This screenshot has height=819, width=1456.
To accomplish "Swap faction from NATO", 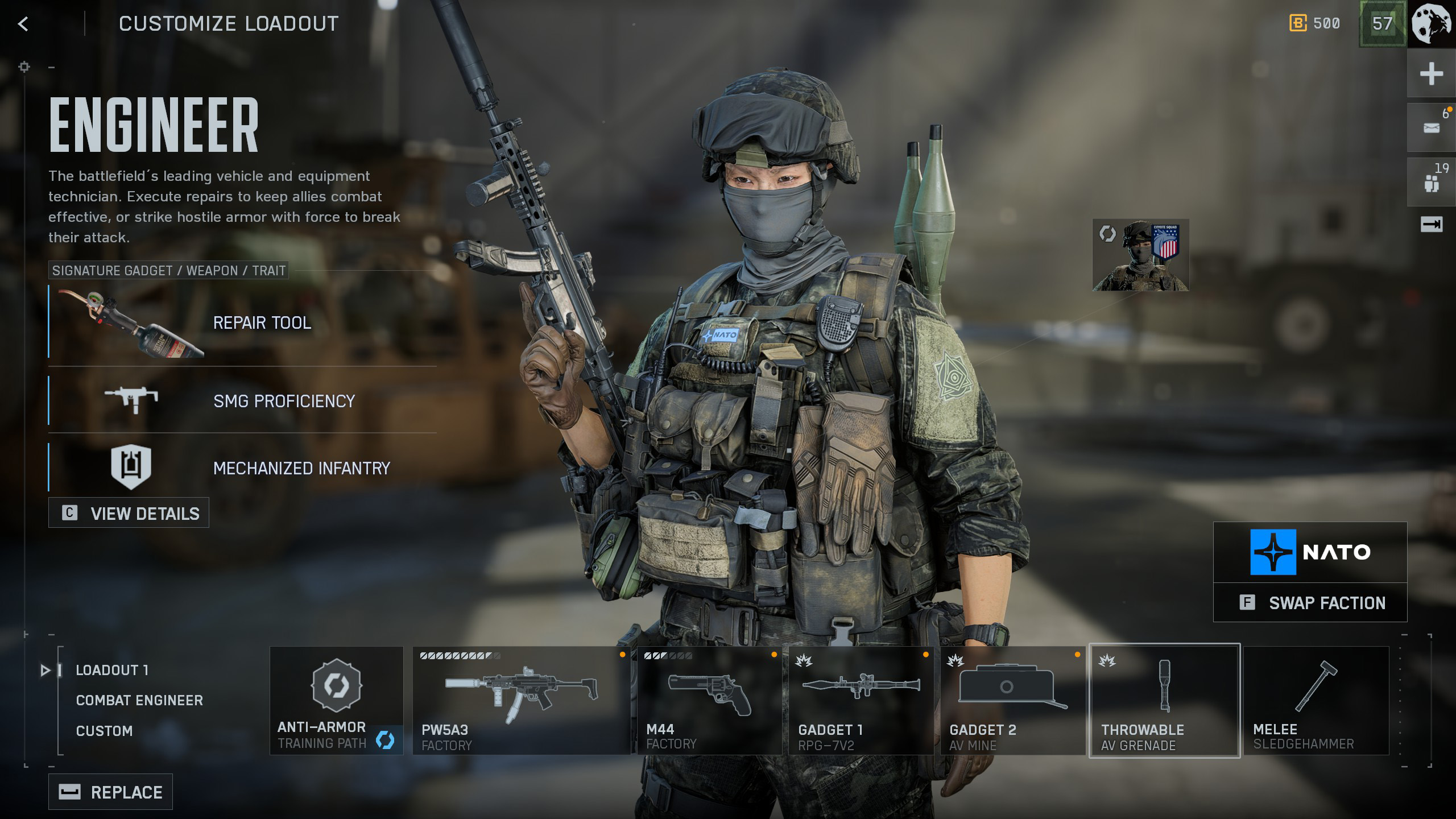I will (1310, 603).
